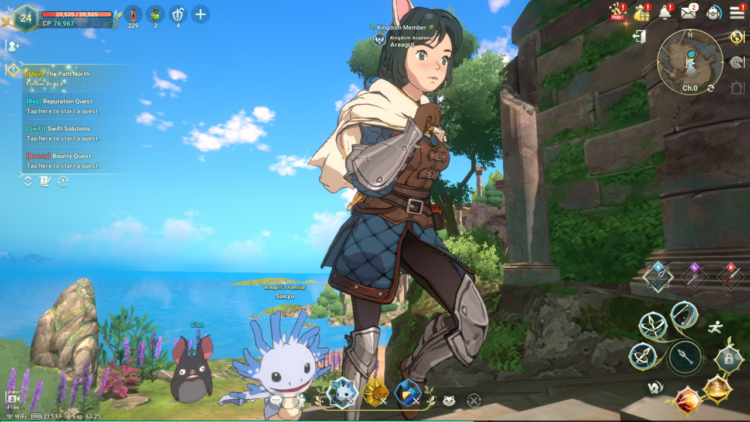This screenshot has height=422, width=750.
Task: Activate the red fiery skill
Action: pyautogui.click(x=685, y=400)
